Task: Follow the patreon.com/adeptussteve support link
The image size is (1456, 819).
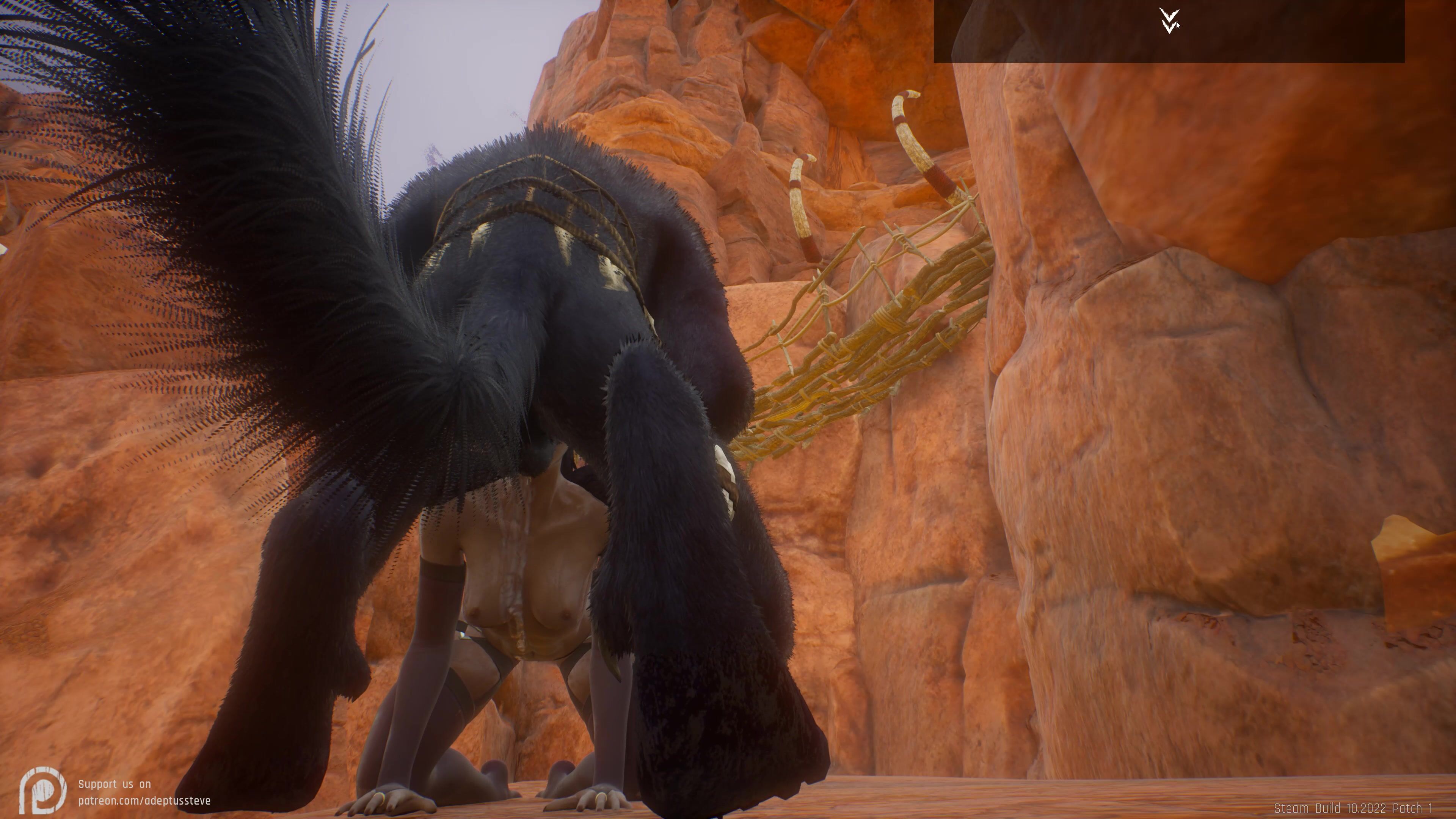Action: (x=144, y=800)
